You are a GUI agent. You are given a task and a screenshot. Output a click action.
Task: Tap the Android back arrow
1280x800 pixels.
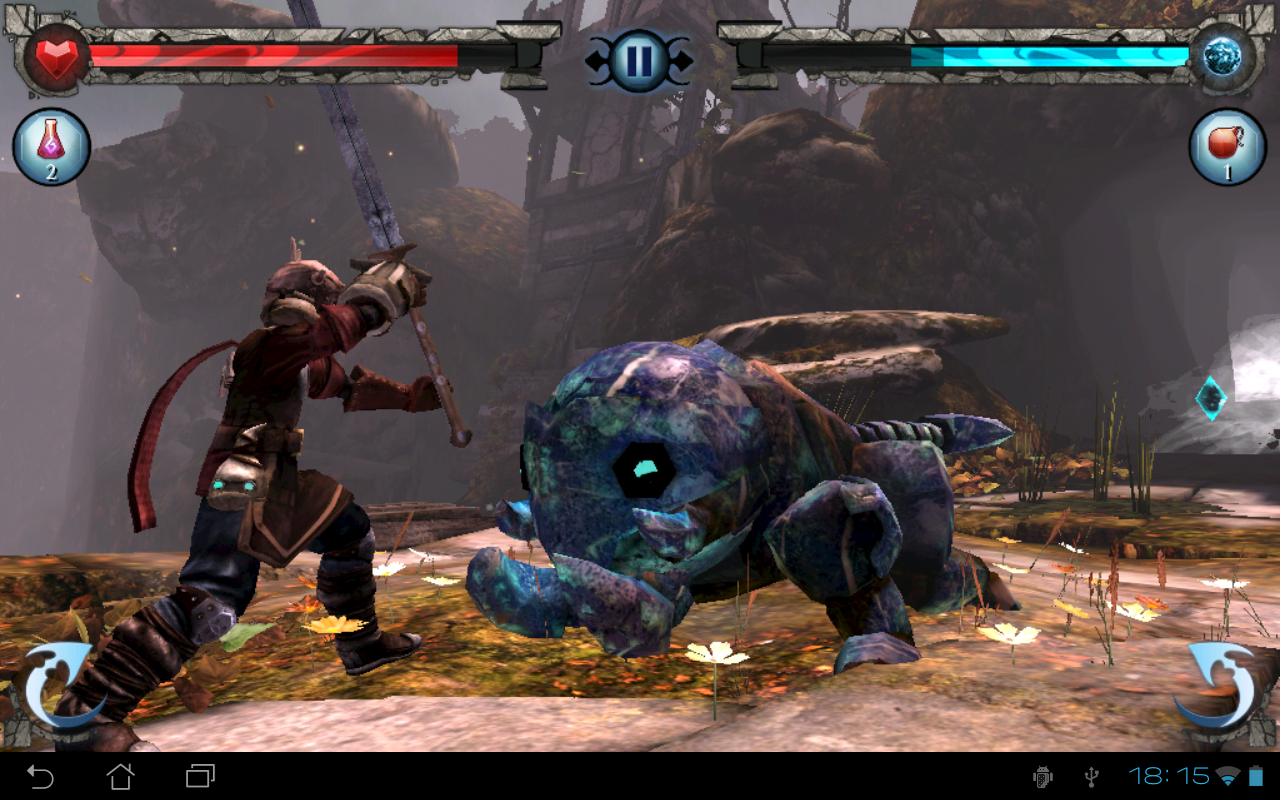tap(40, 776)
